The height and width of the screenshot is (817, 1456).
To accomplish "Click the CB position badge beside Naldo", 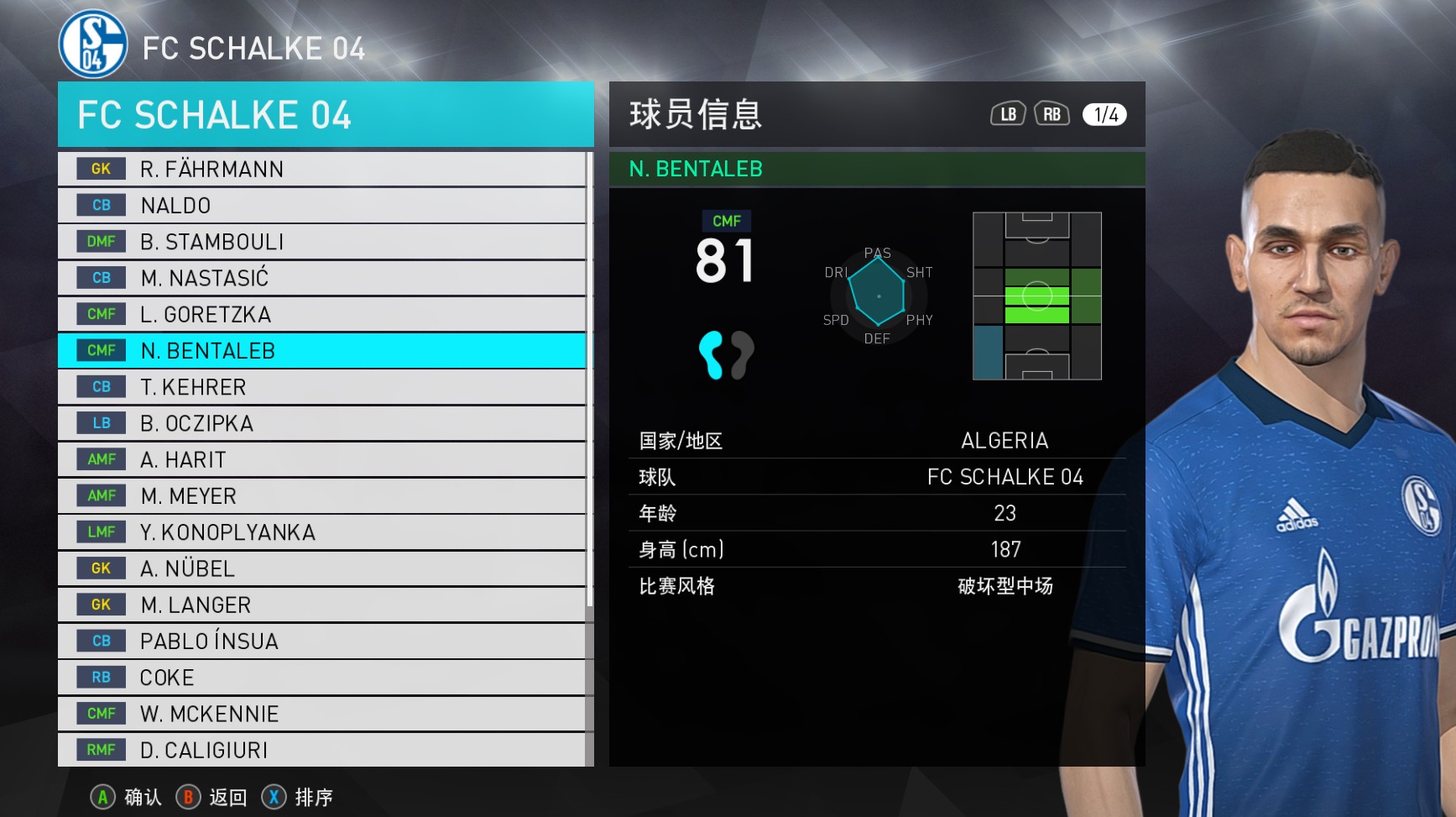I will [x=100, y=205].
